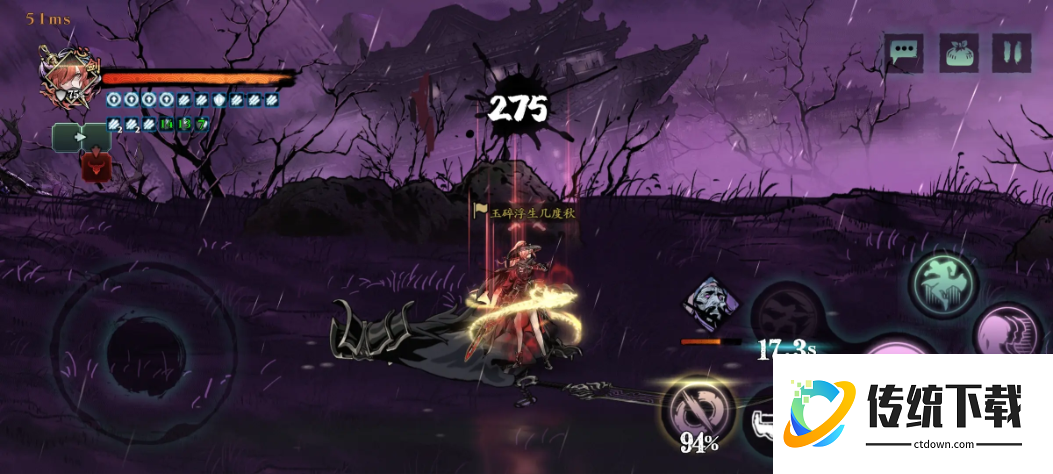Select the masked enemy target portrait
The width and height of the screenshot is (1053, 474).
(x=710, y=304)
